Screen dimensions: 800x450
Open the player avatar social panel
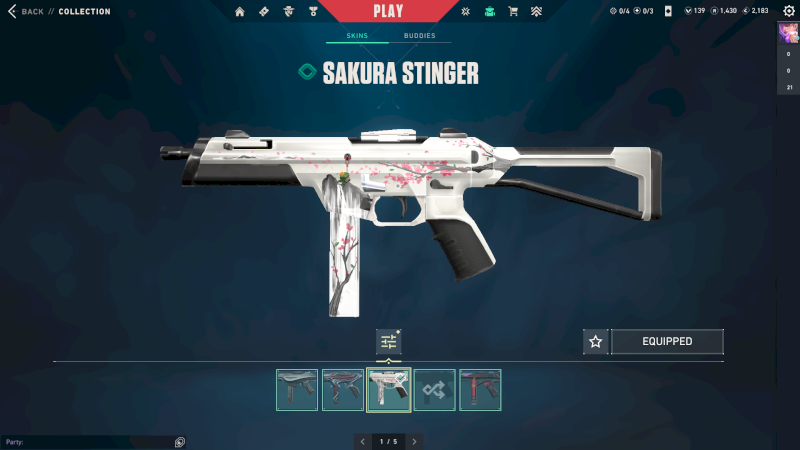788,33
